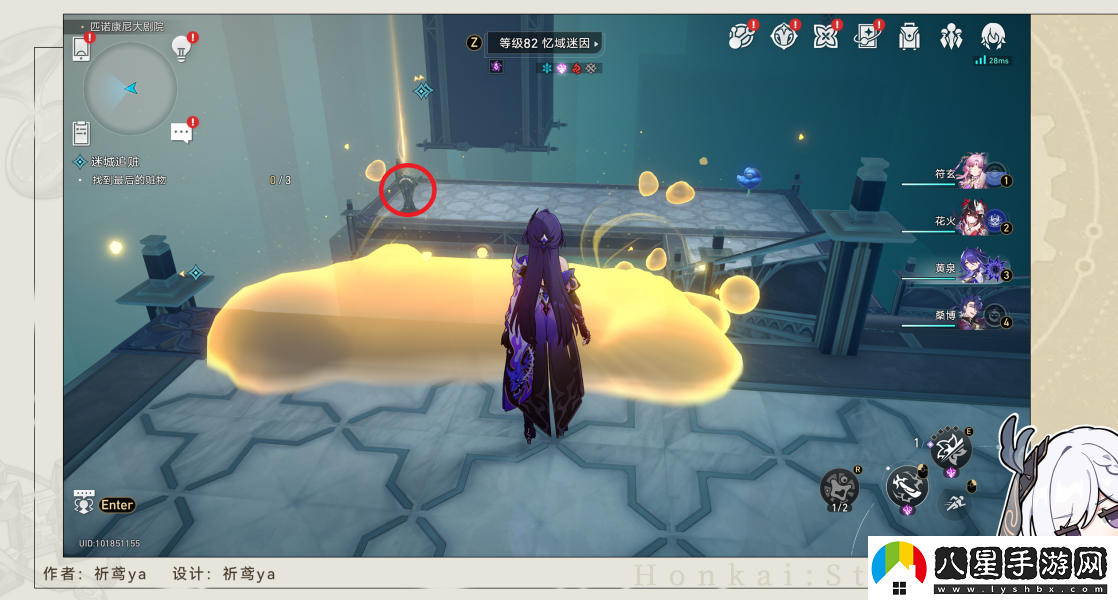1118x600 pixels.
Task: Open the character roster head icon
Action: point(992,37)
